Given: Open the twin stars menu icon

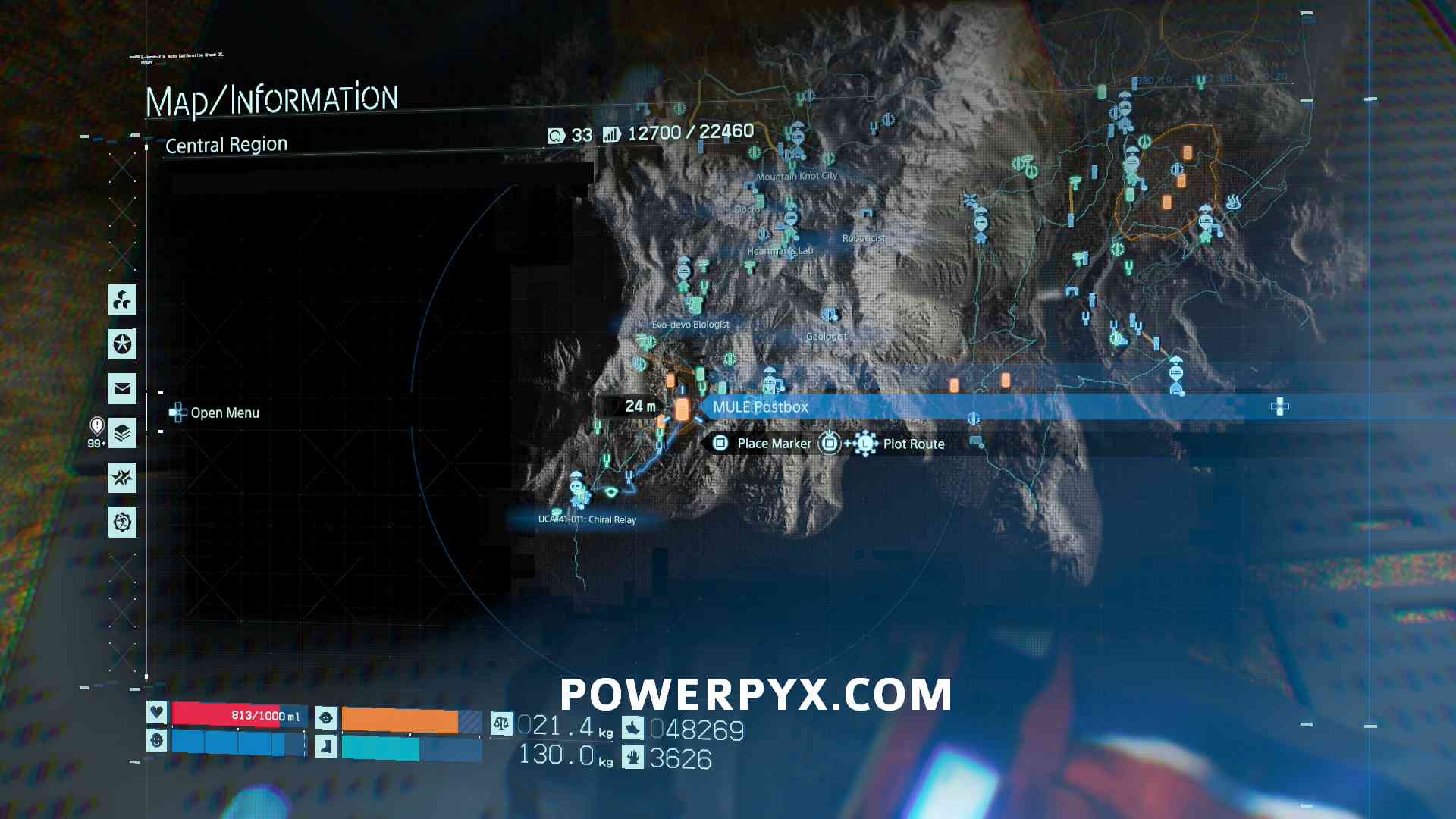Looking at the screenshot, I should coord(122,478).
